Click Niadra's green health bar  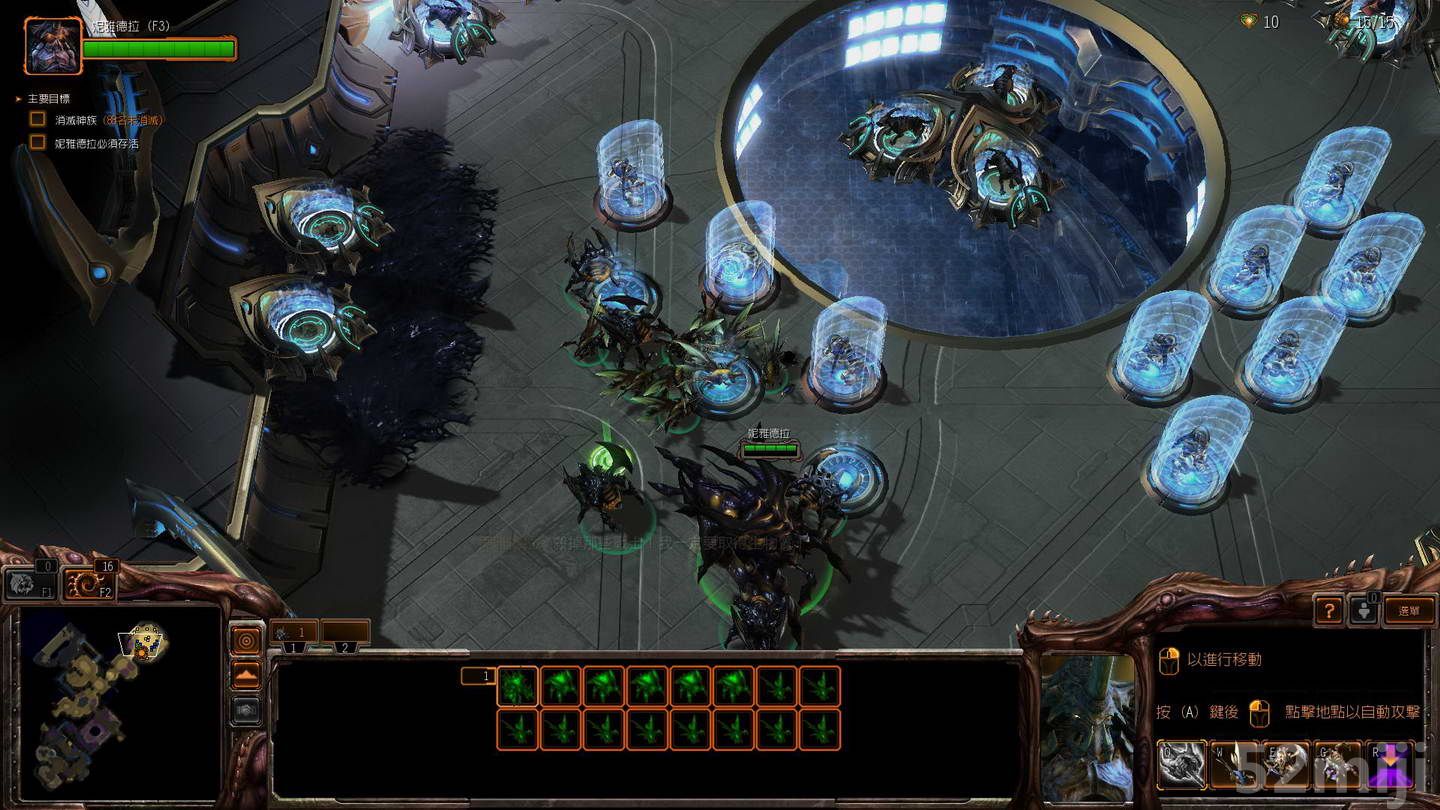click(x=160, y=46)
